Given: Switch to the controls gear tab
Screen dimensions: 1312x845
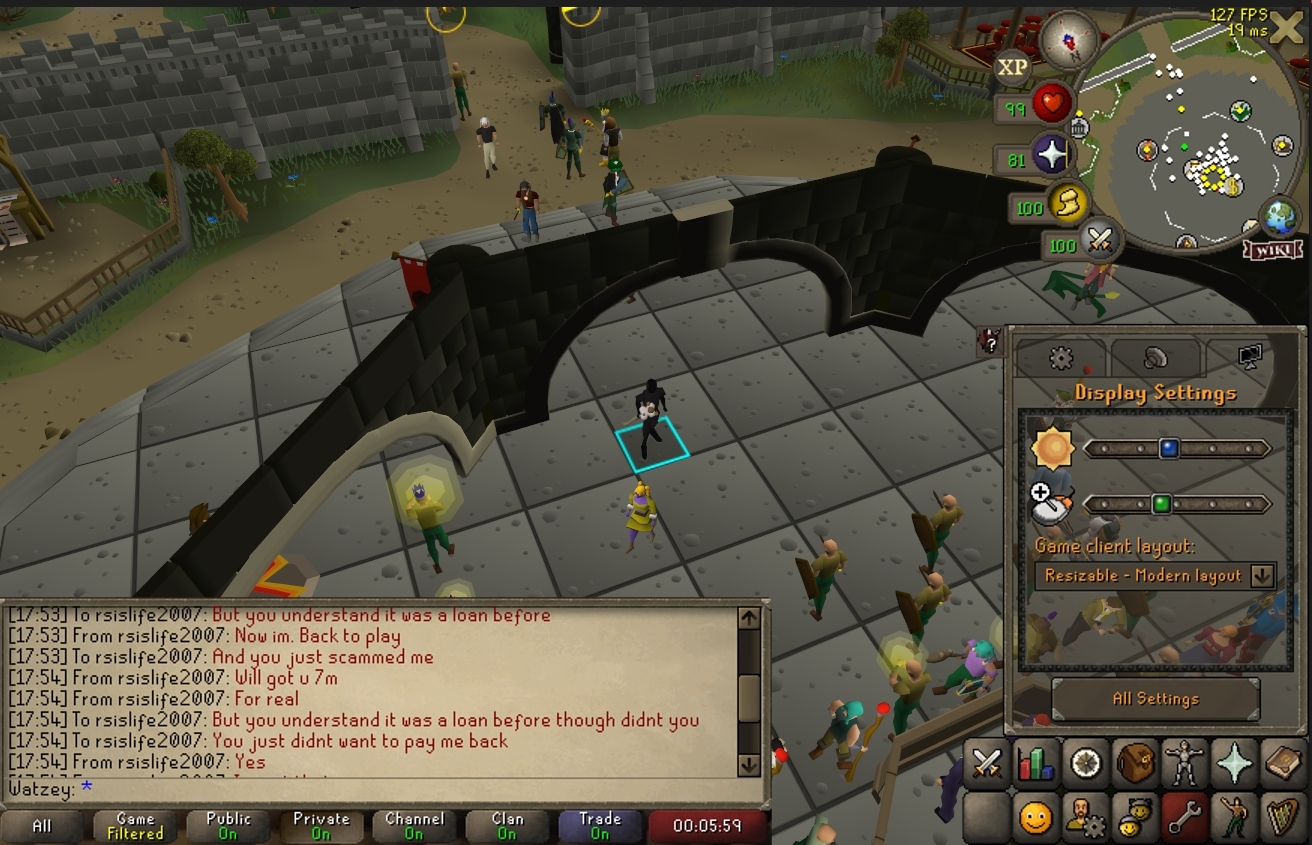Looking at the screenshot, I should point(1061,358).
